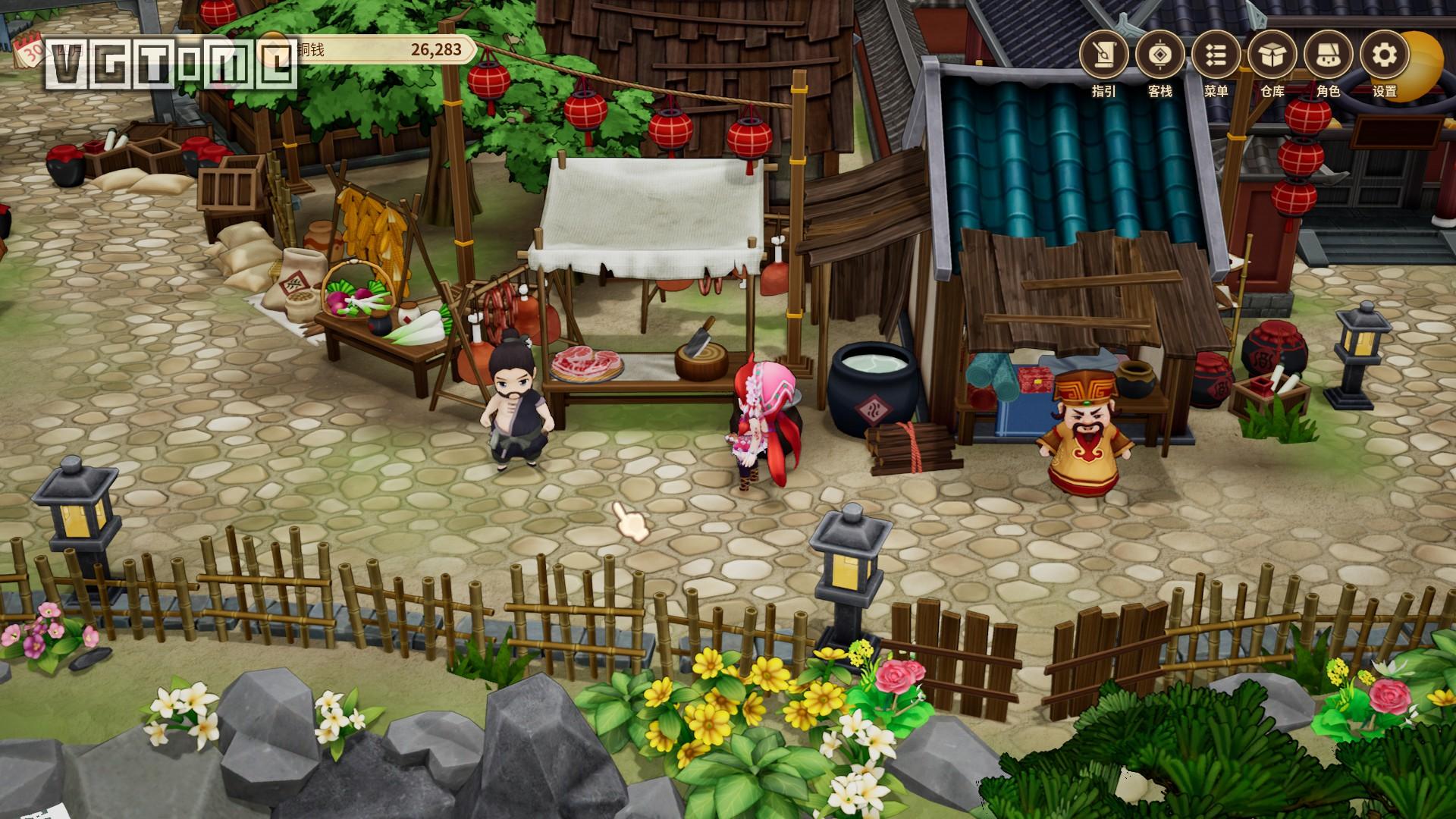Open the 仓库 warehouse box icon
This screenshot has width=1456, height=819.
tap(1272, 55)
